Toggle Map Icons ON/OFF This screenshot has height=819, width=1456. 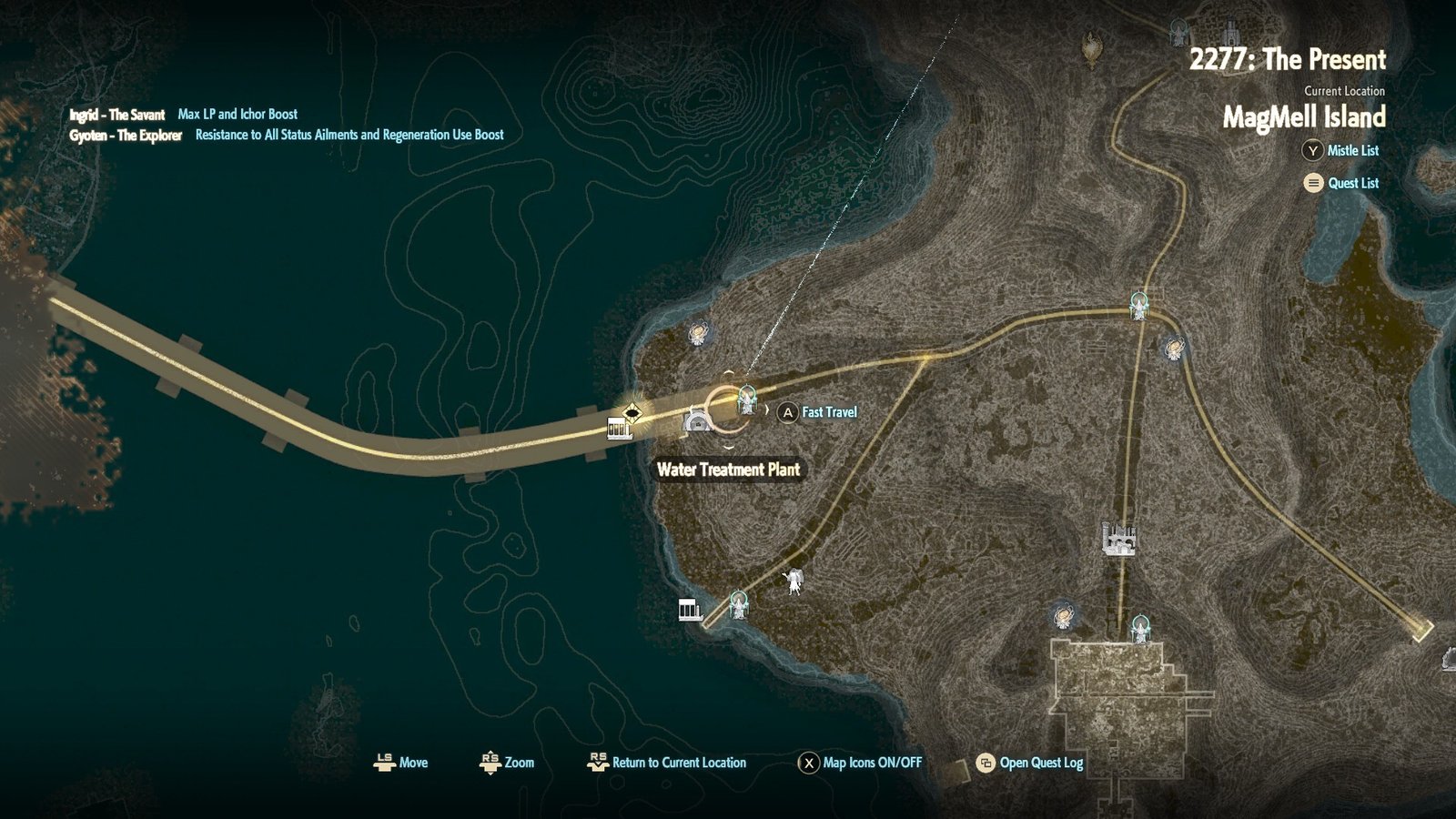pyautogui.click(x=860, y=763)
